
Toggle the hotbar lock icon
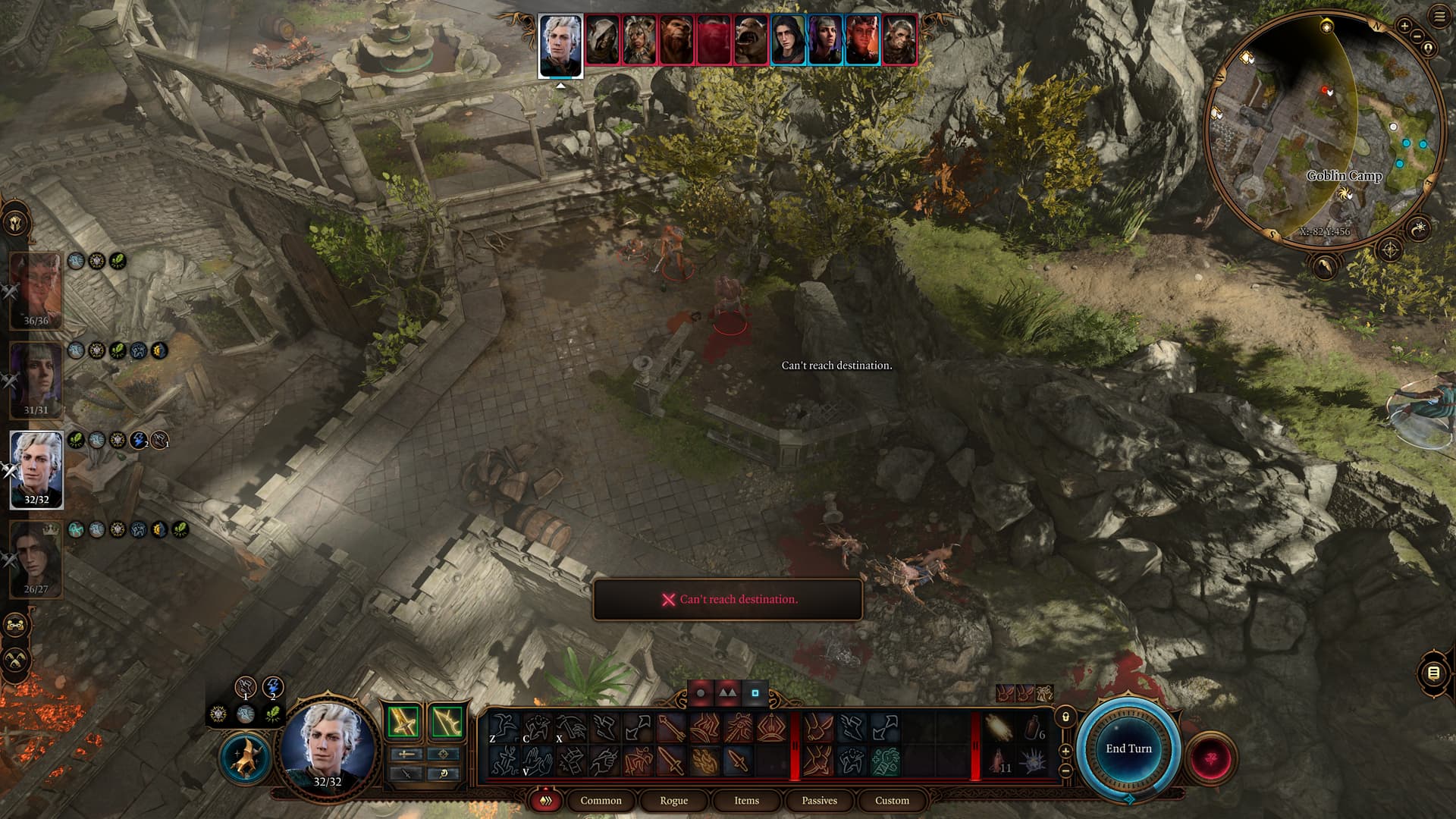1065,717
